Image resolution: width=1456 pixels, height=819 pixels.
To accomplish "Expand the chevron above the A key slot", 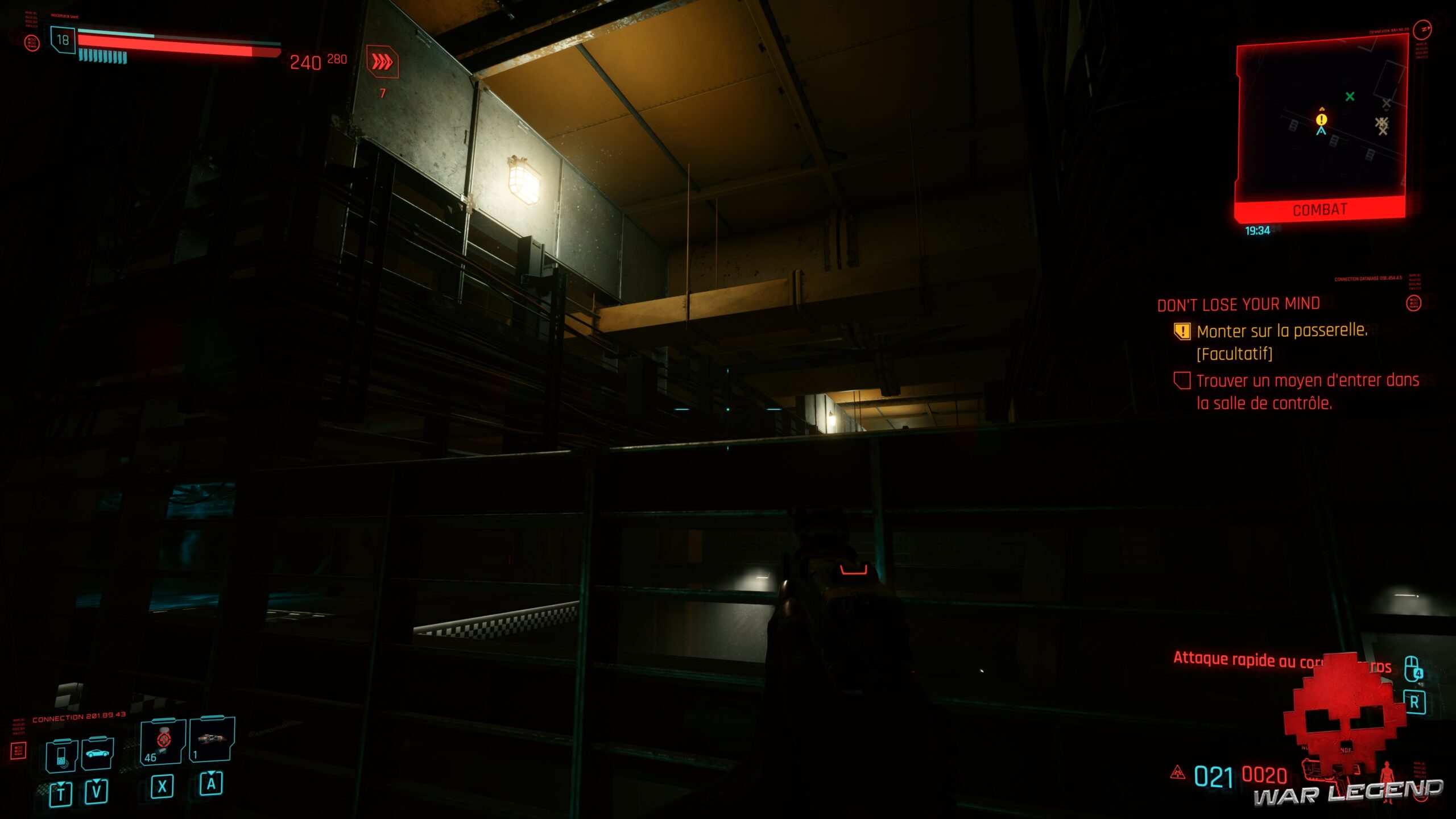I will point(211,772).
